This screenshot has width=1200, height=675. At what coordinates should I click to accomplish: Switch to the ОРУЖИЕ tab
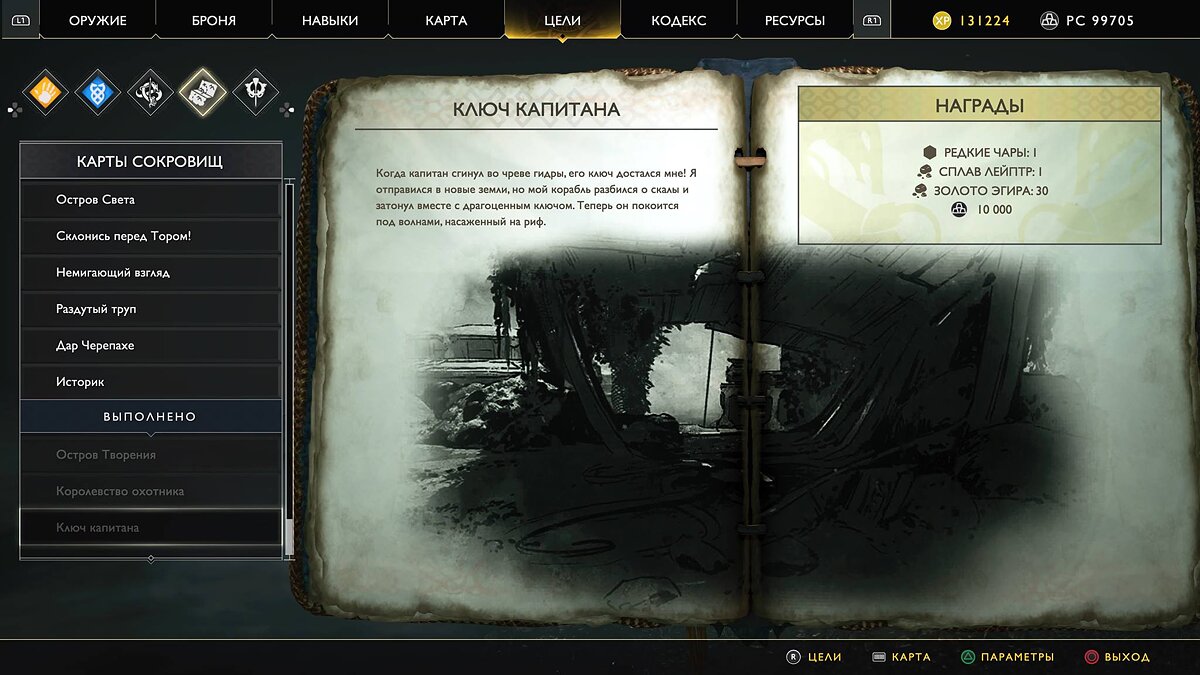[x=97, y=21]
